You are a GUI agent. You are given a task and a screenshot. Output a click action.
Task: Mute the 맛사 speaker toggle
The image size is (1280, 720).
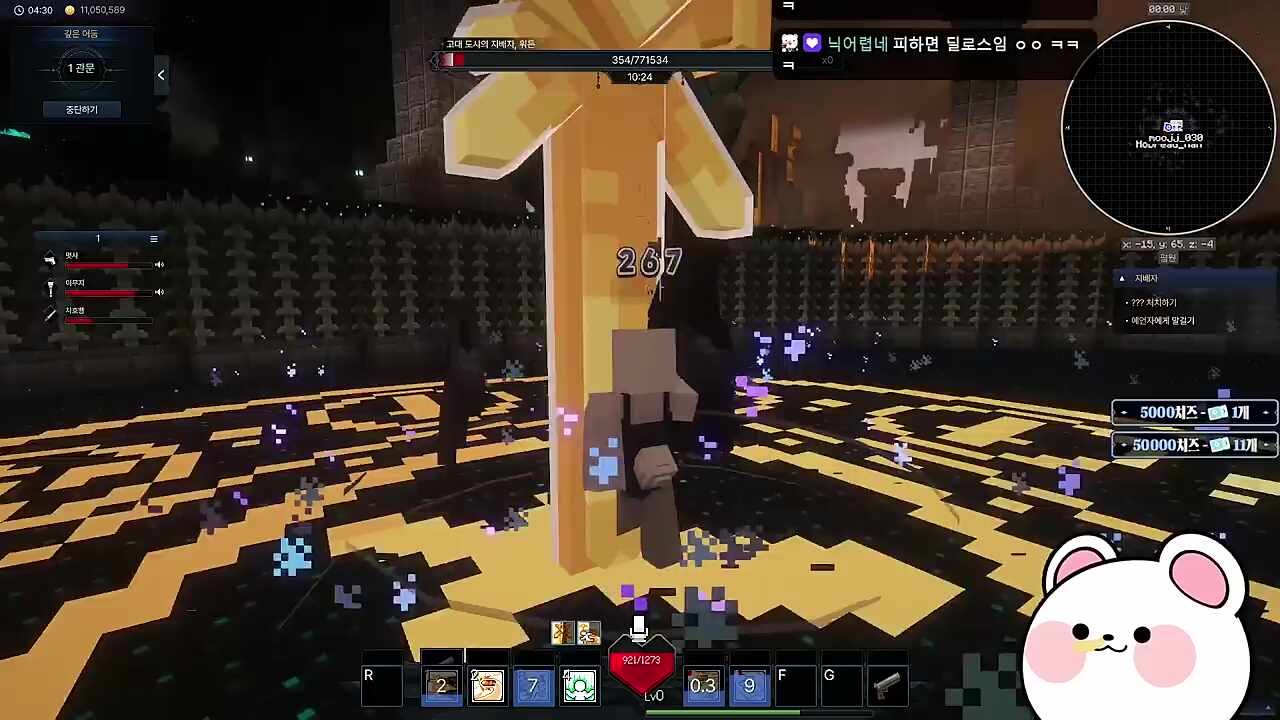coord(158,264)
